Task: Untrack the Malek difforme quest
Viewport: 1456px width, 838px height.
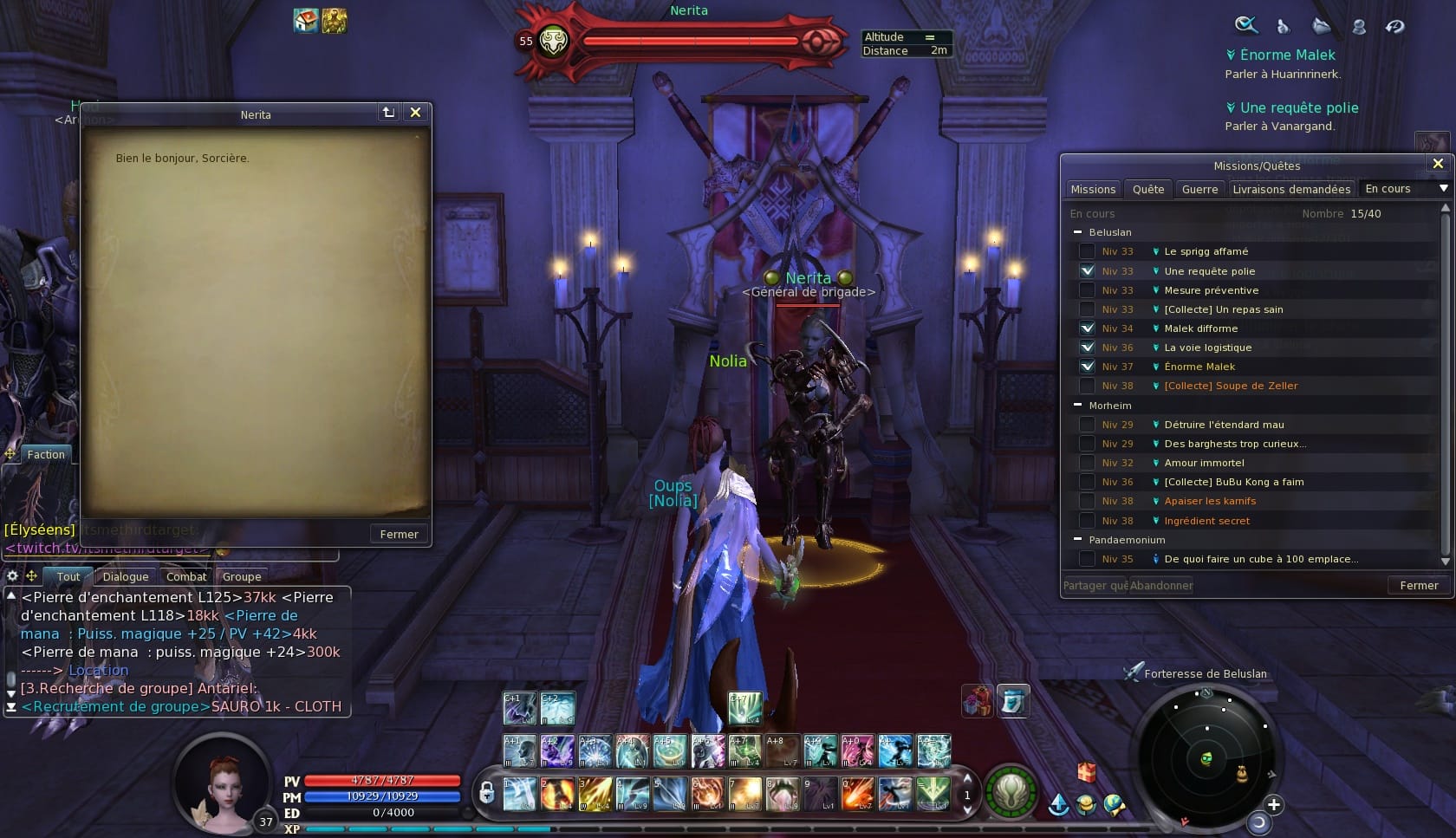Action: pos(1087,328)
